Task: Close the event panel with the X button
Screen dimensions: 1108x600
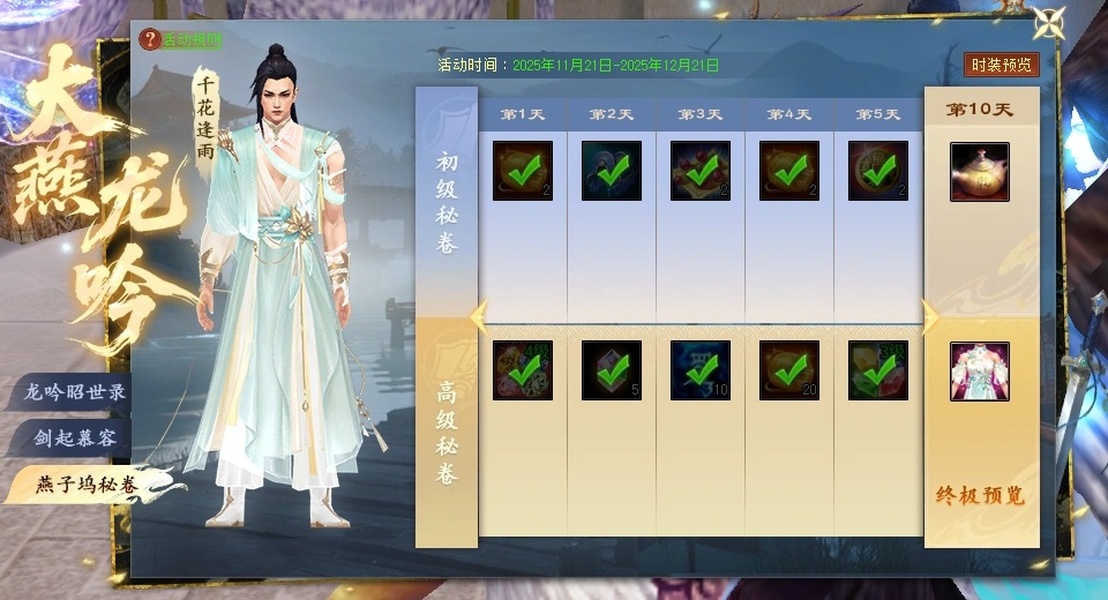Action: [1049, 23]
